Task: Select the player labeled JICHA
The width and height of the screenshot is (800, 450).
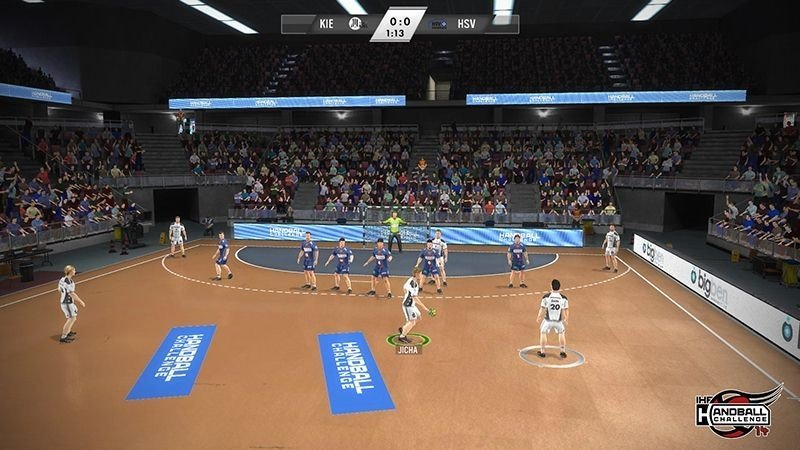Action: [x=409, y=305]
